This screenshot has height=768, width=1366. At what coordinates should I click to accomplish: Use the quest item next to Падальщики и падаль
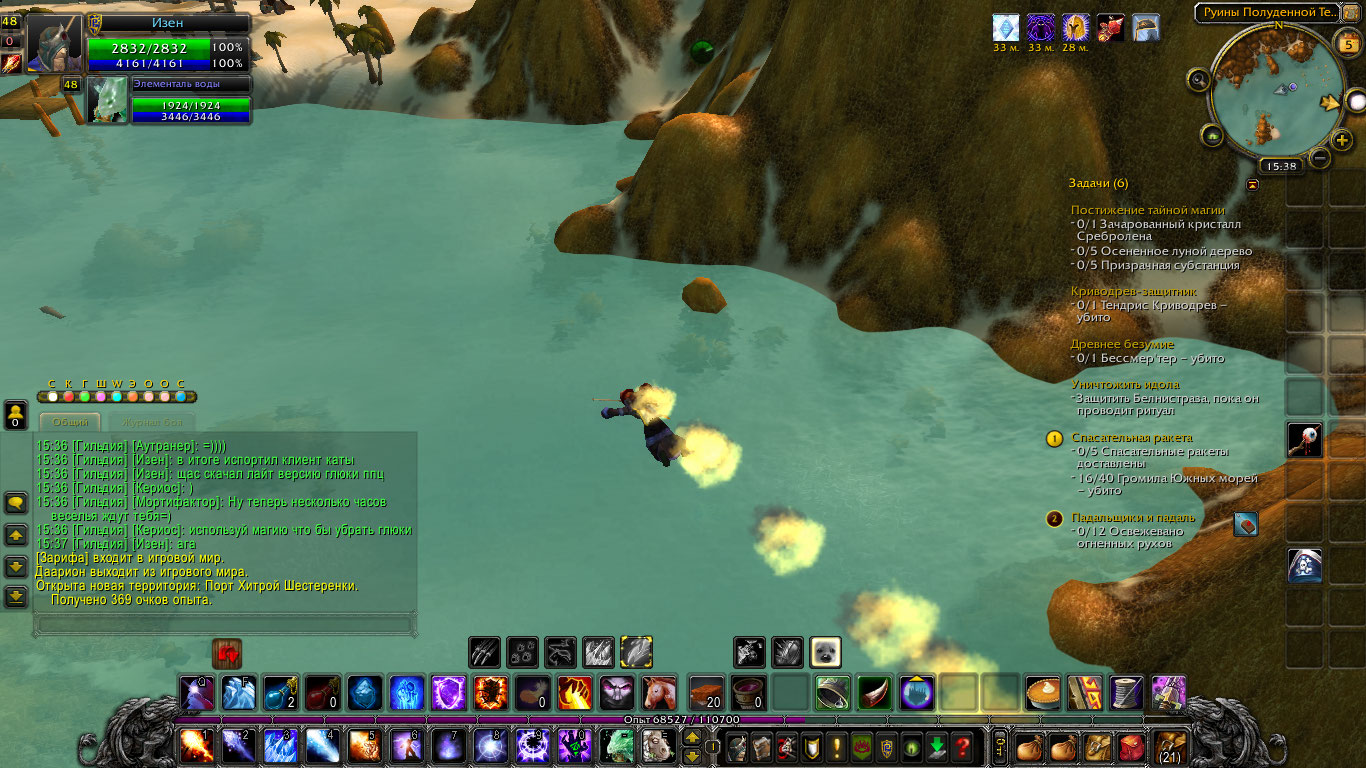point(1245,524)
